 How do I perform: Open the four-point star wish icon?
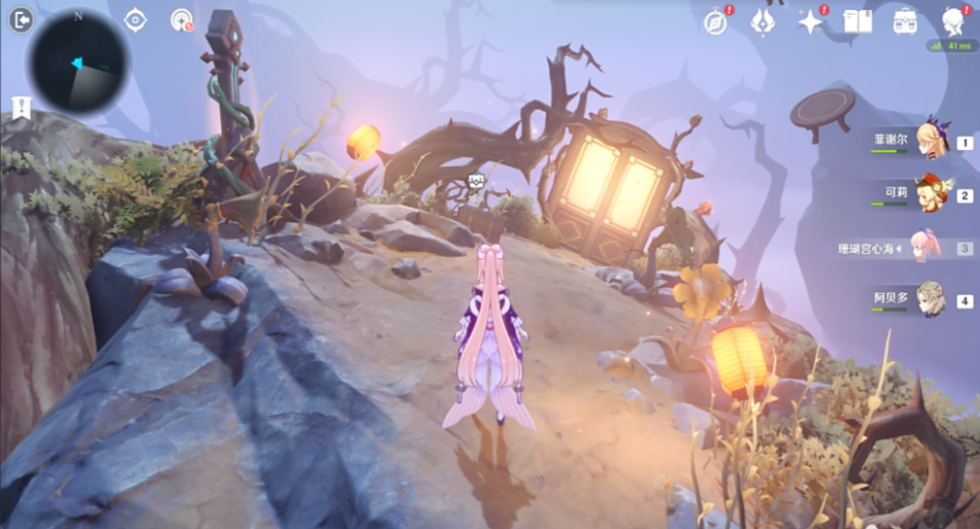click(811, 22)
